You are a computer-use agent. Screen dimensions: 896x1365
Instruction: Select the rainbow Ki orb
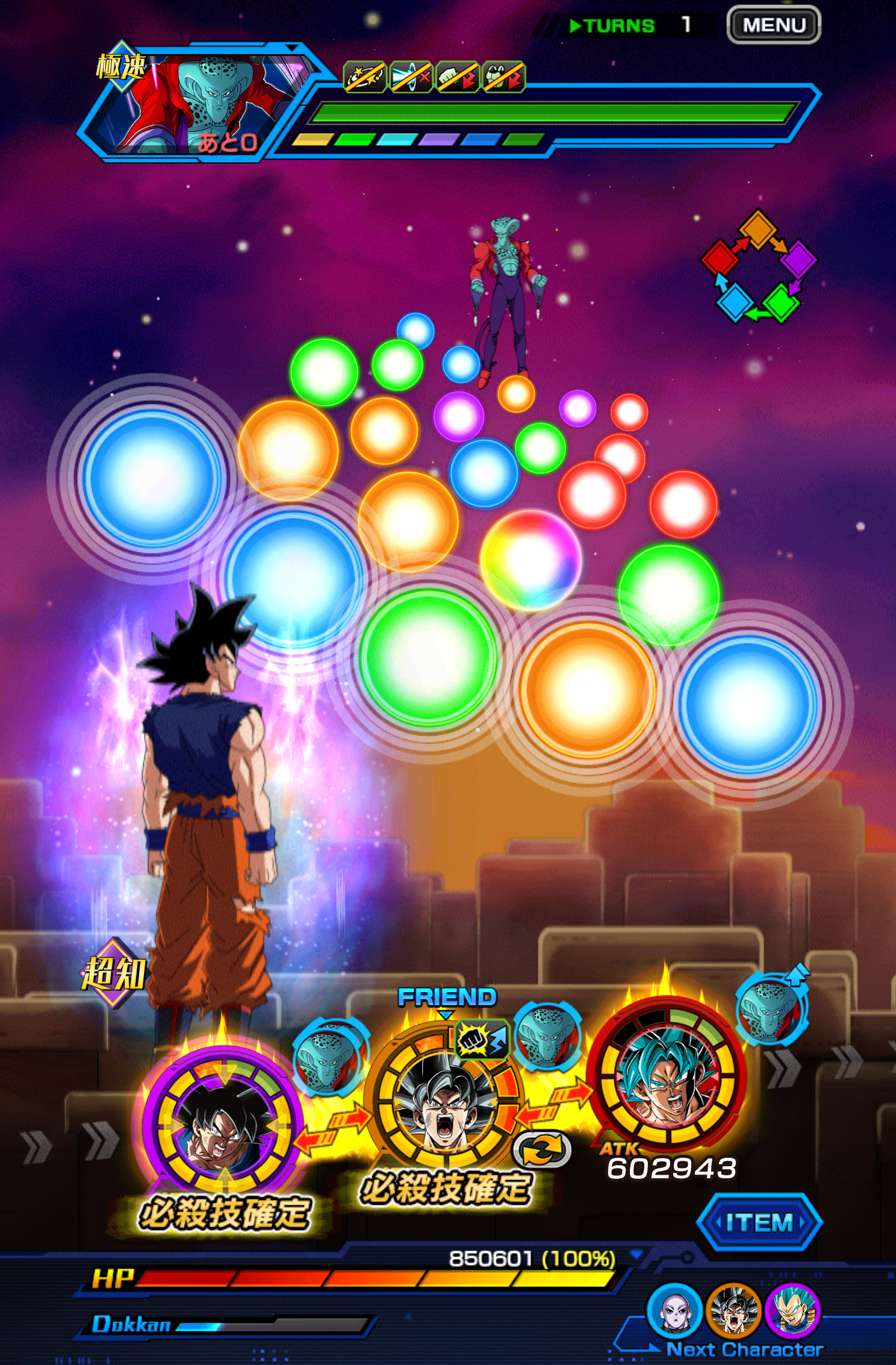(x=530, y=559)
